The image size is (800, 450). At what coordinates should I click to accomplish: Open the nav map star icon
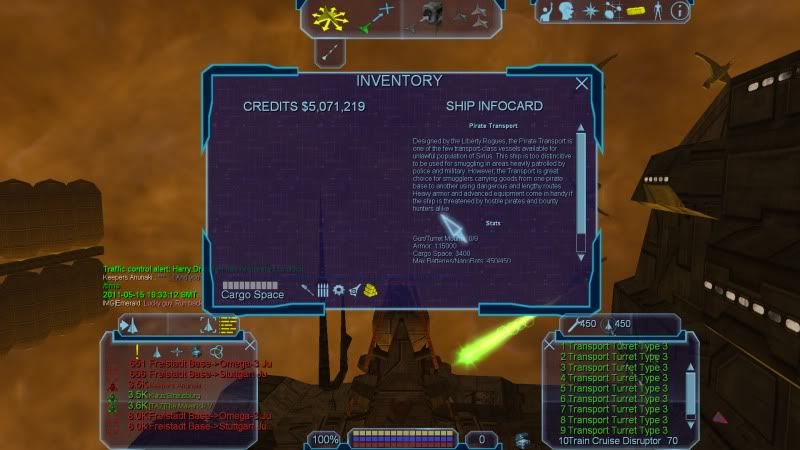(x=590, y=12)
